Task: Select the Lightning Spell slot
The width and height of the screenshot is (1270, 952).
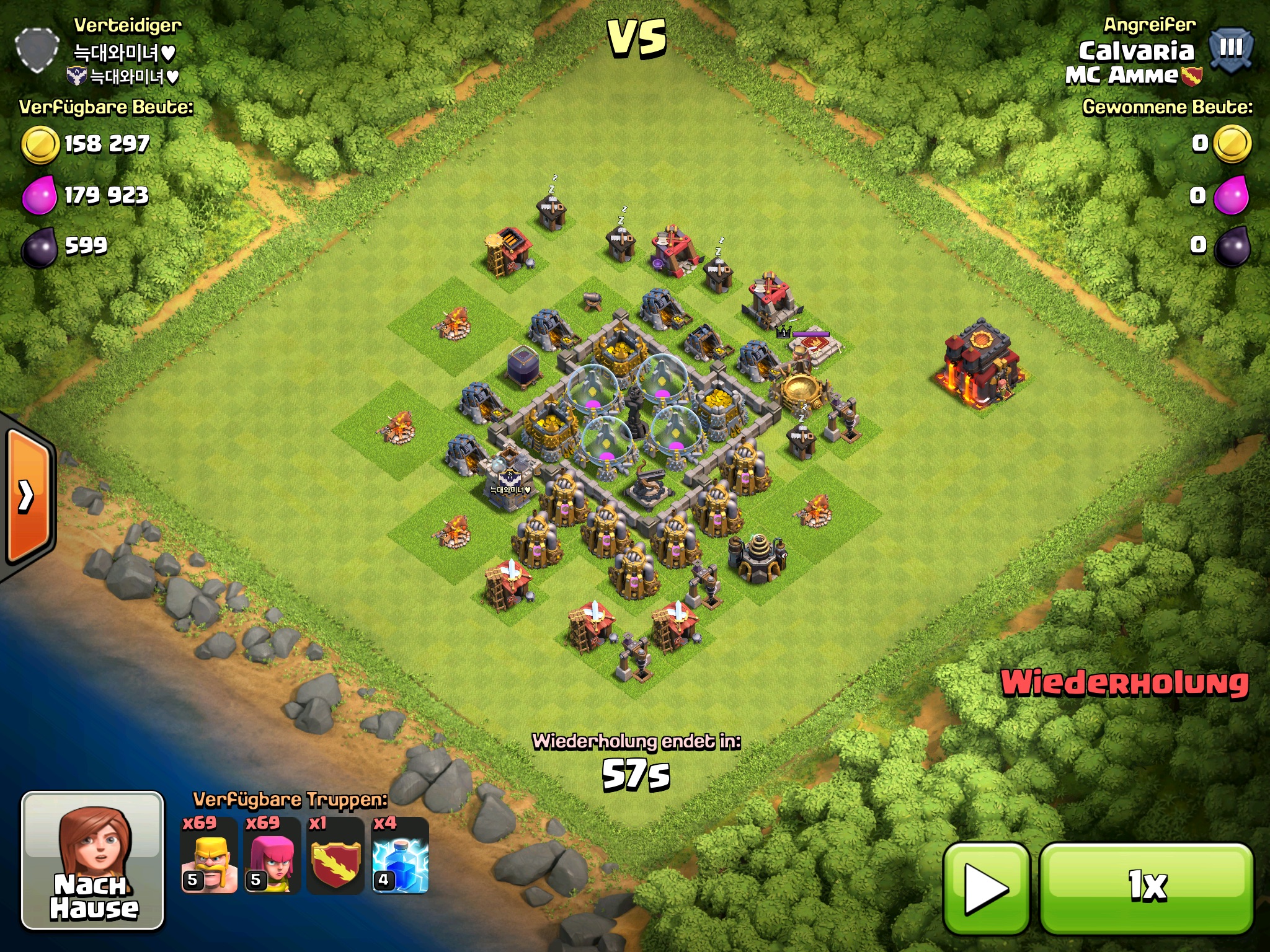Action: click(400, 857)
